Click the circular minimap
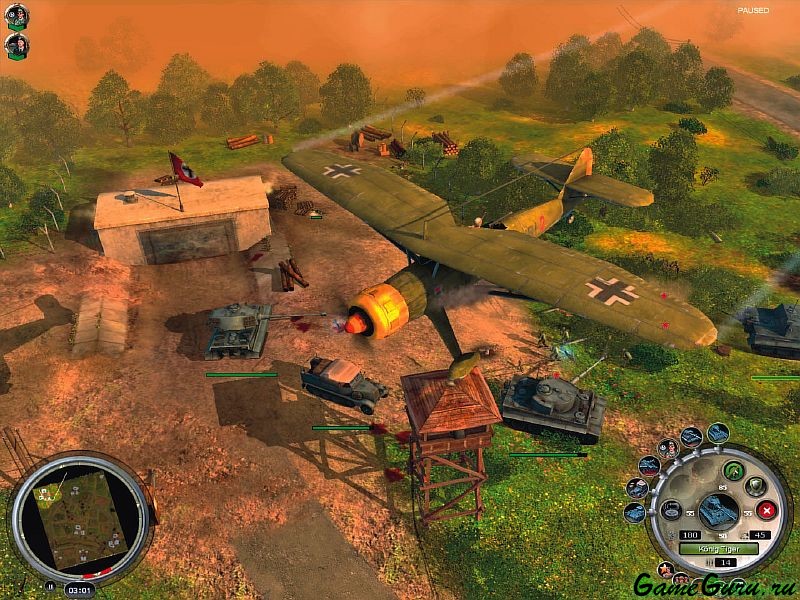 (80, 517)
